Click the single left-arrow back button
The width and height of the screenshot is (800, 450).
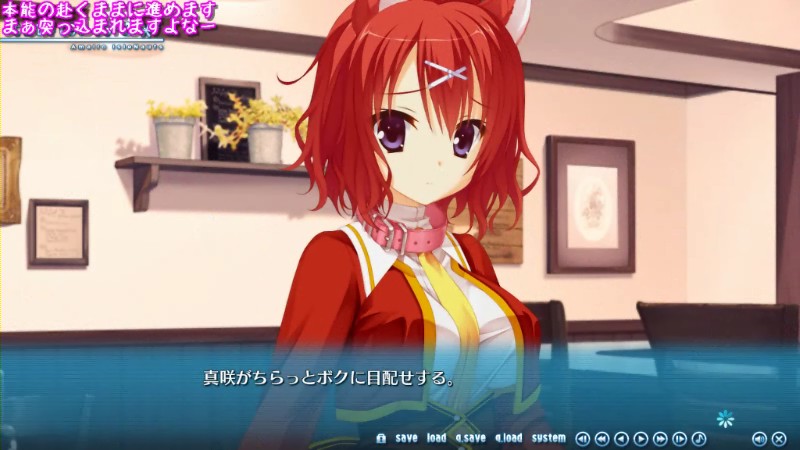(x=621, y=438)
